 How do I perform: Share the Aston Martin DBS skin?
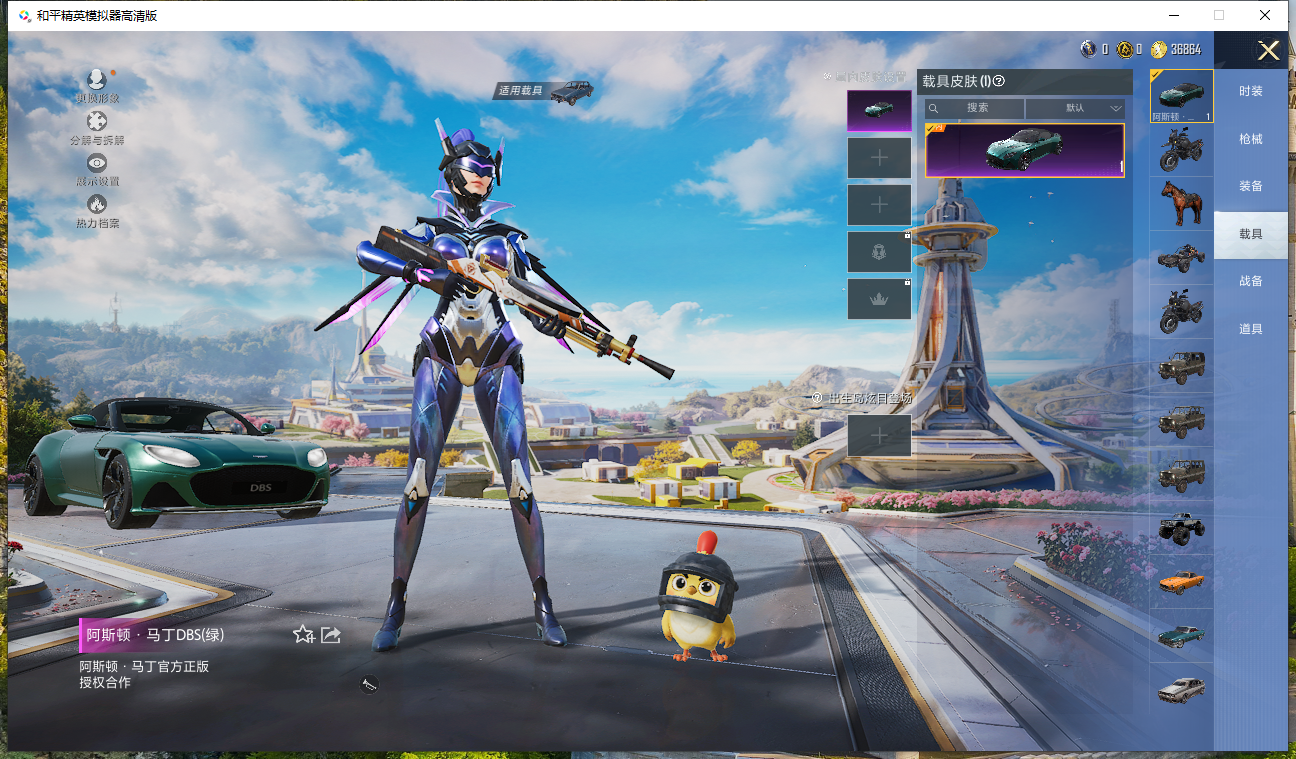pos(331,634)
